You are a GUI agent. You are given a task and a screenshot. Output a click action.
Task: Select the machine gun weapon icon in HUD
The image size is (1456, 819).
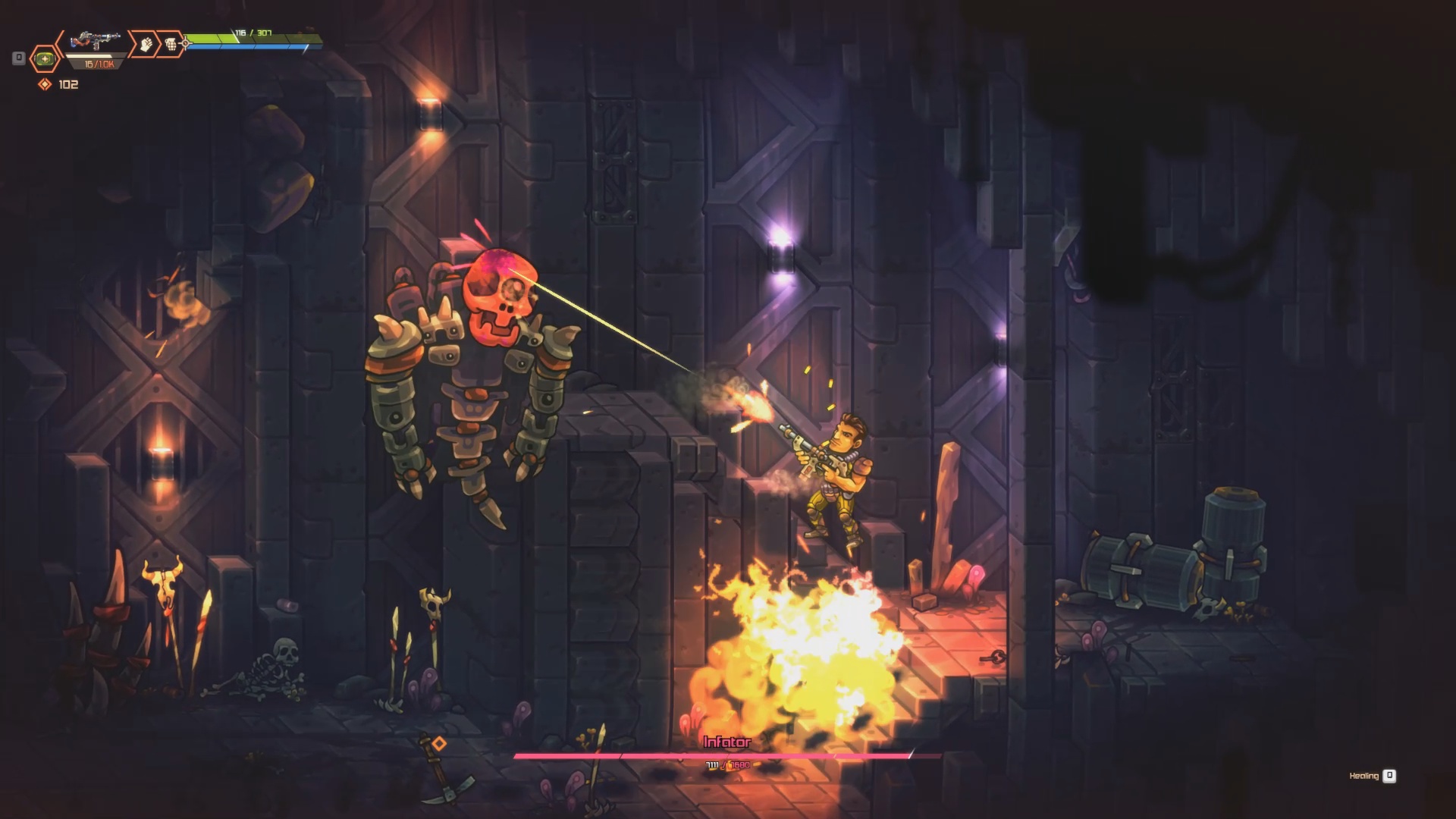(95, 39)
